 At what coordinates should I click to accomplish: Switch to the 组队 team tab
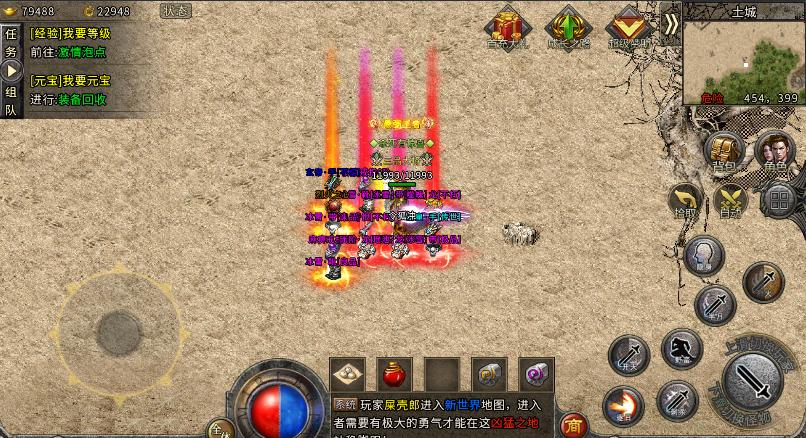11,101
